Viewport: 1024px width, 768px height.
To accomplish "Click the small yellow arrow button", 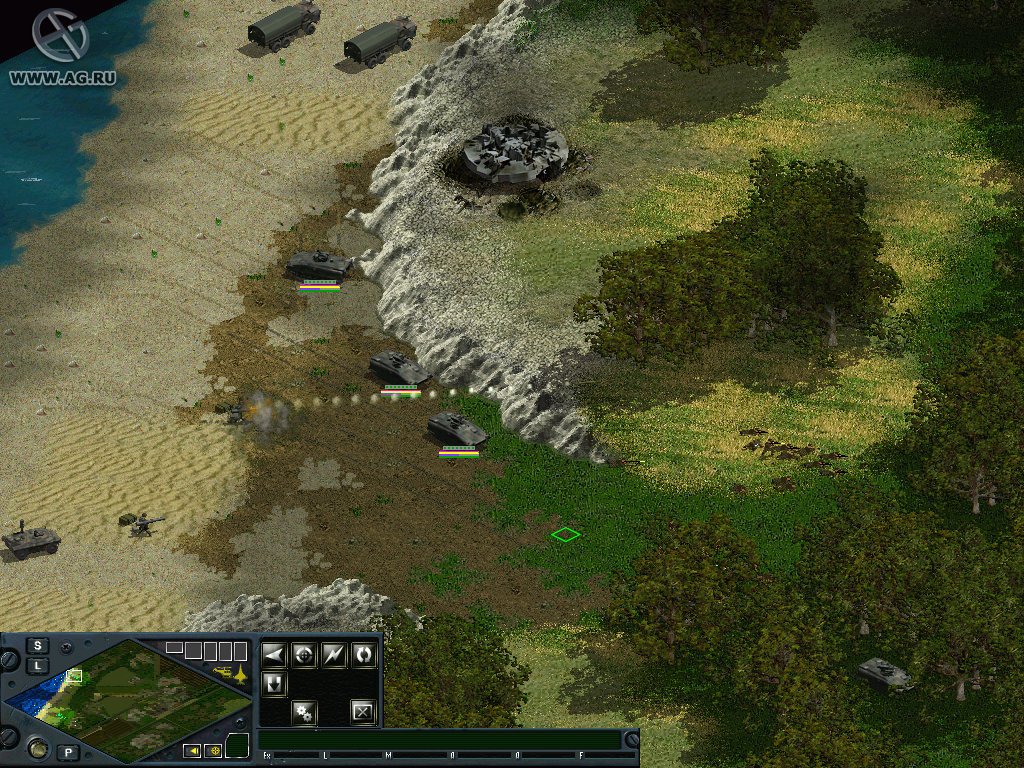I will point(192,751).
